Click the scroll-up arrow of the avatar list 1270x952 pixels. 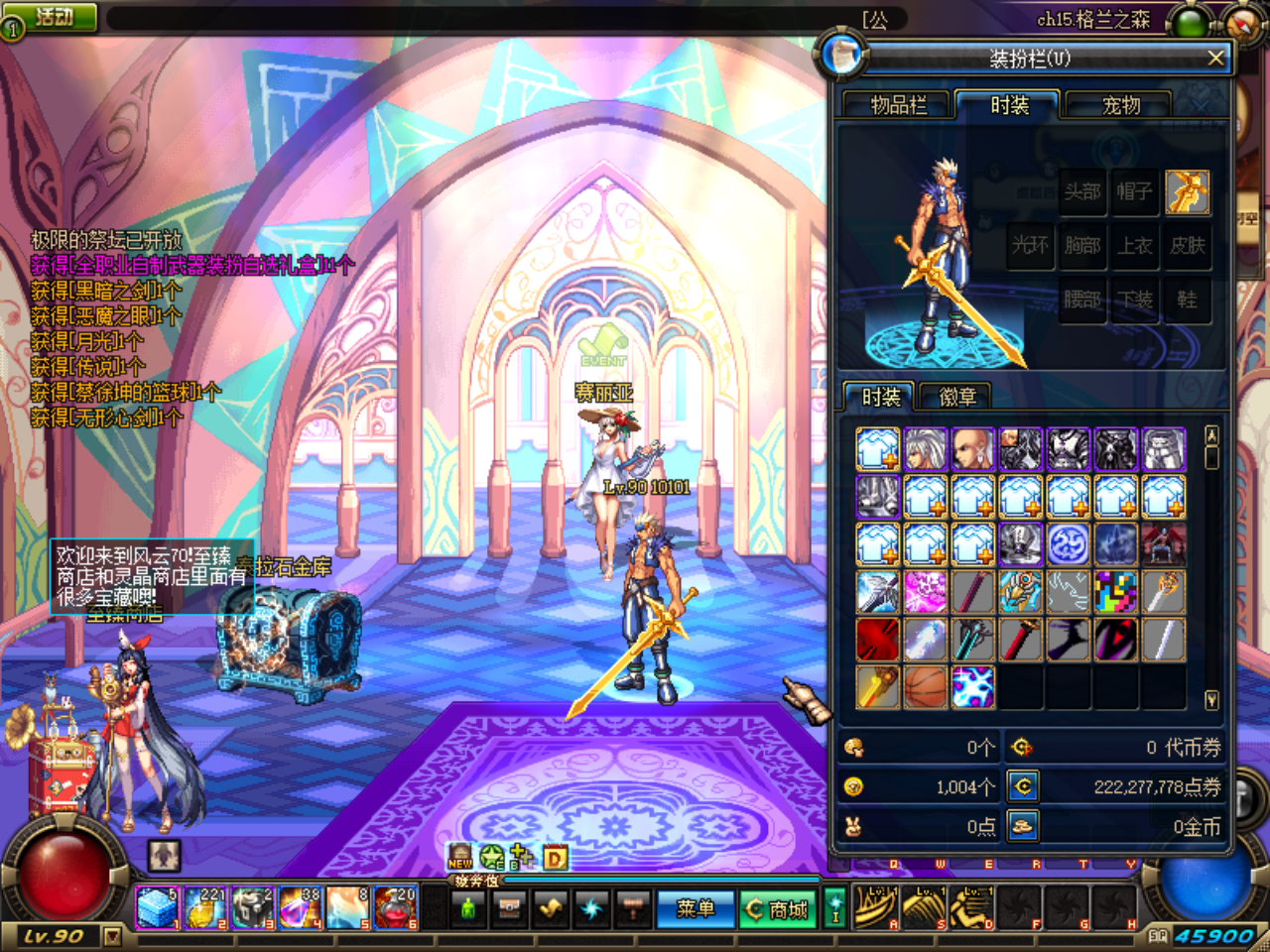[x=1209, y=433]
